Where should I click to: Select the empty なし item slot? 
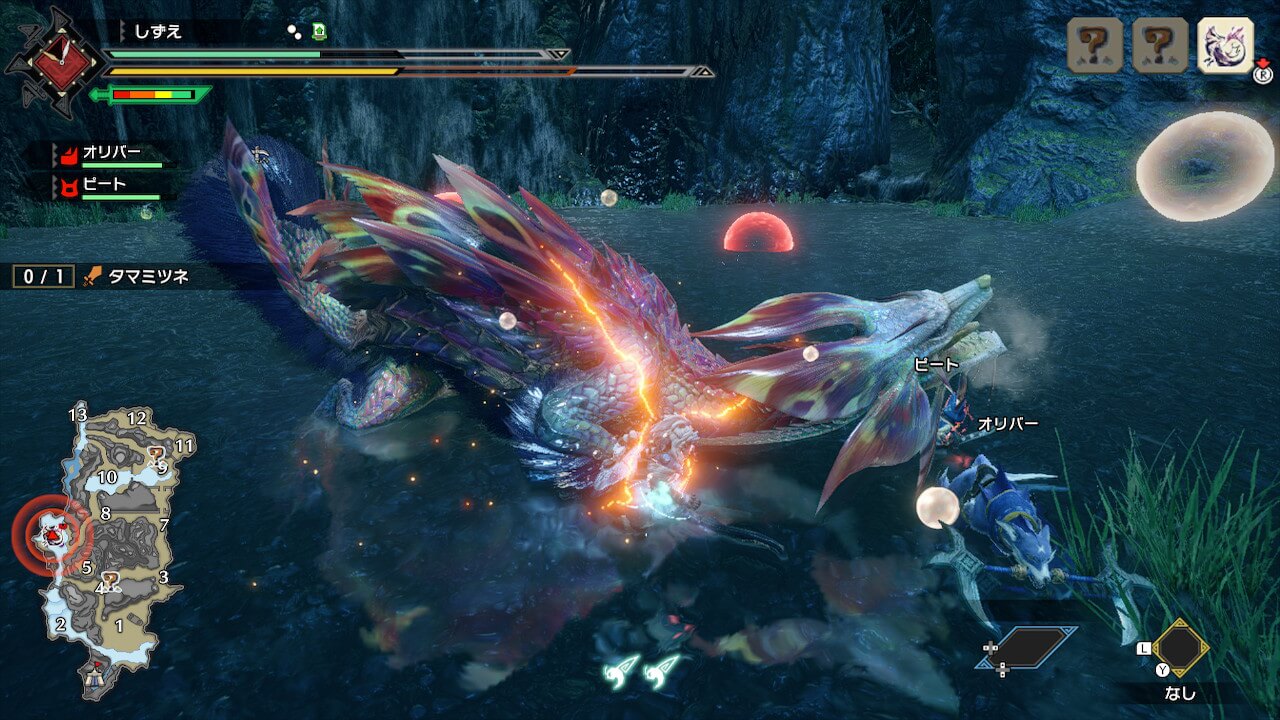pos(1180,648)
